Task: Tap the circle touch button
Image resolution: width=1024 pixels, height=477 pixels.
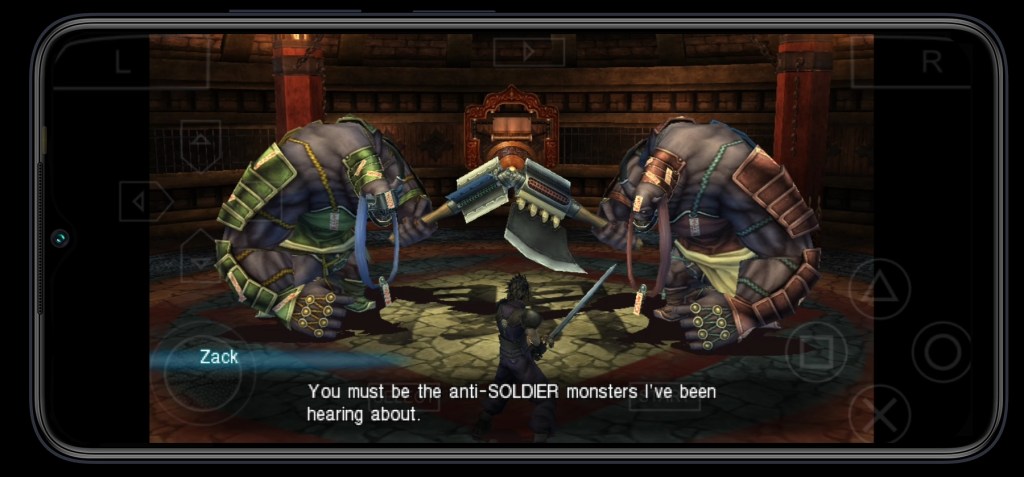Action: 941,352
